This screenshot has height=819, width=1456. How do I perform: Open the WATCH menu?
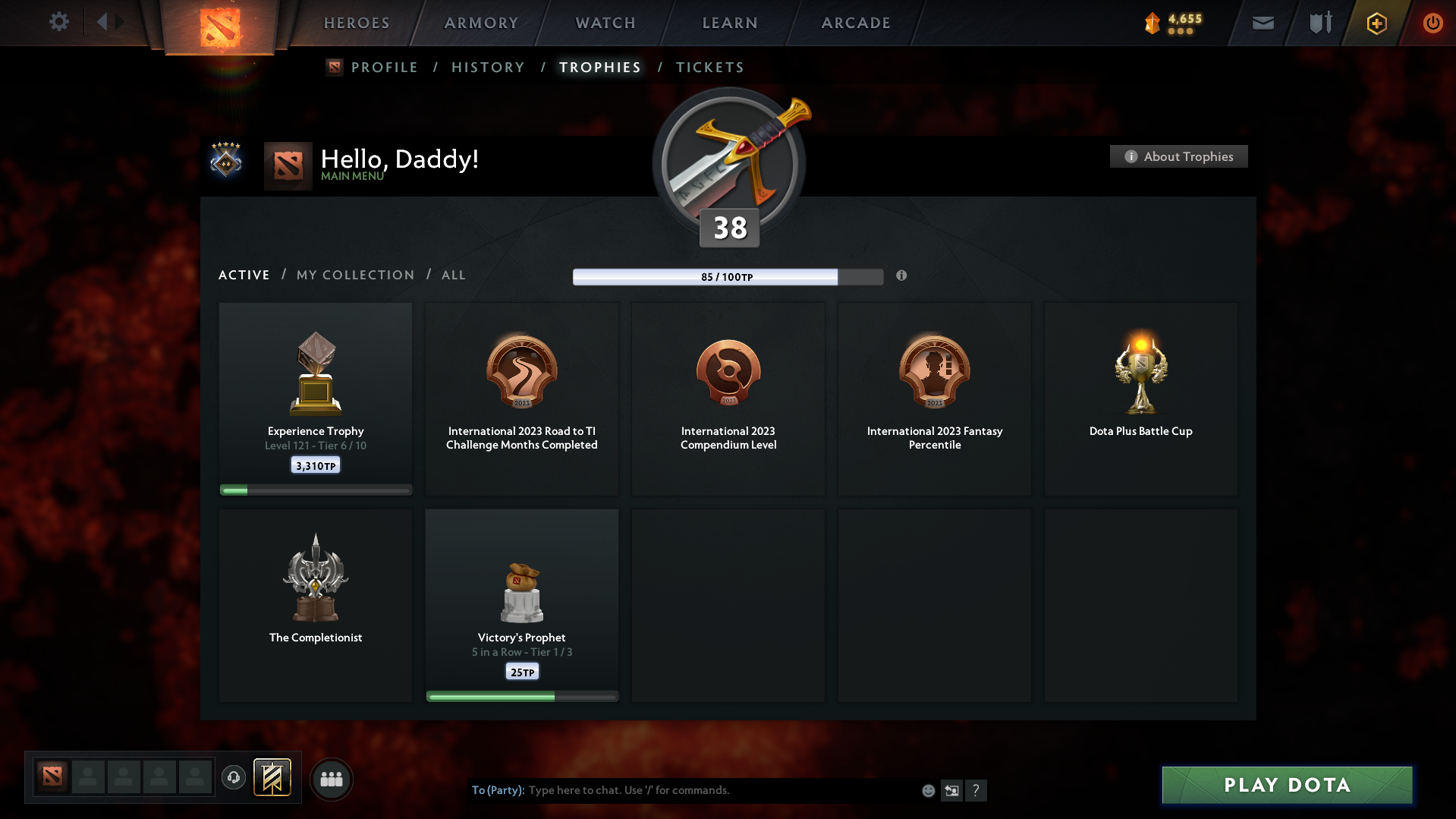[605, 23]
